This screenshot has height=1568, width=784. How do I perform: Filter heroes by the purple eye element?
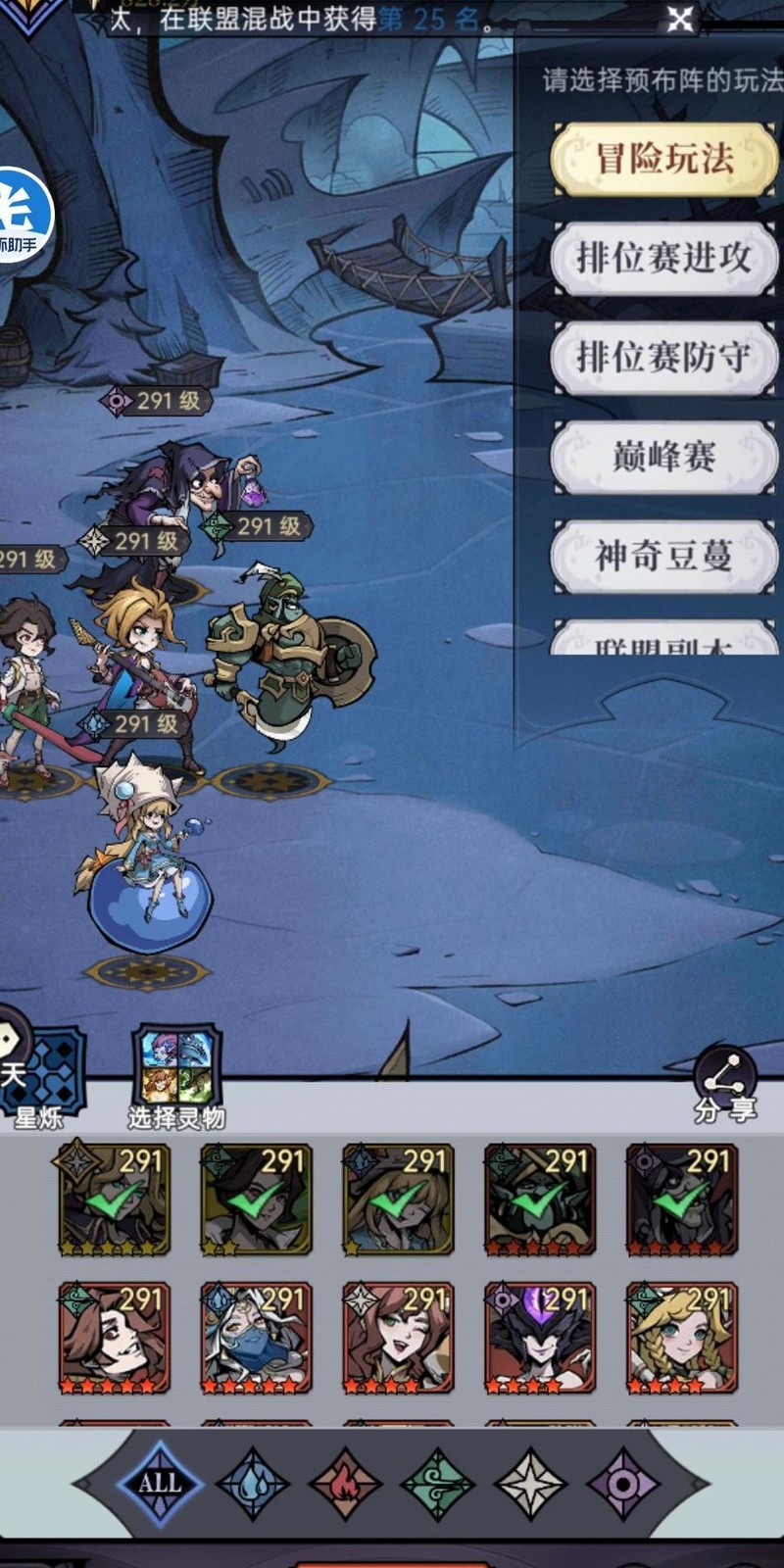click(623, 1483)
